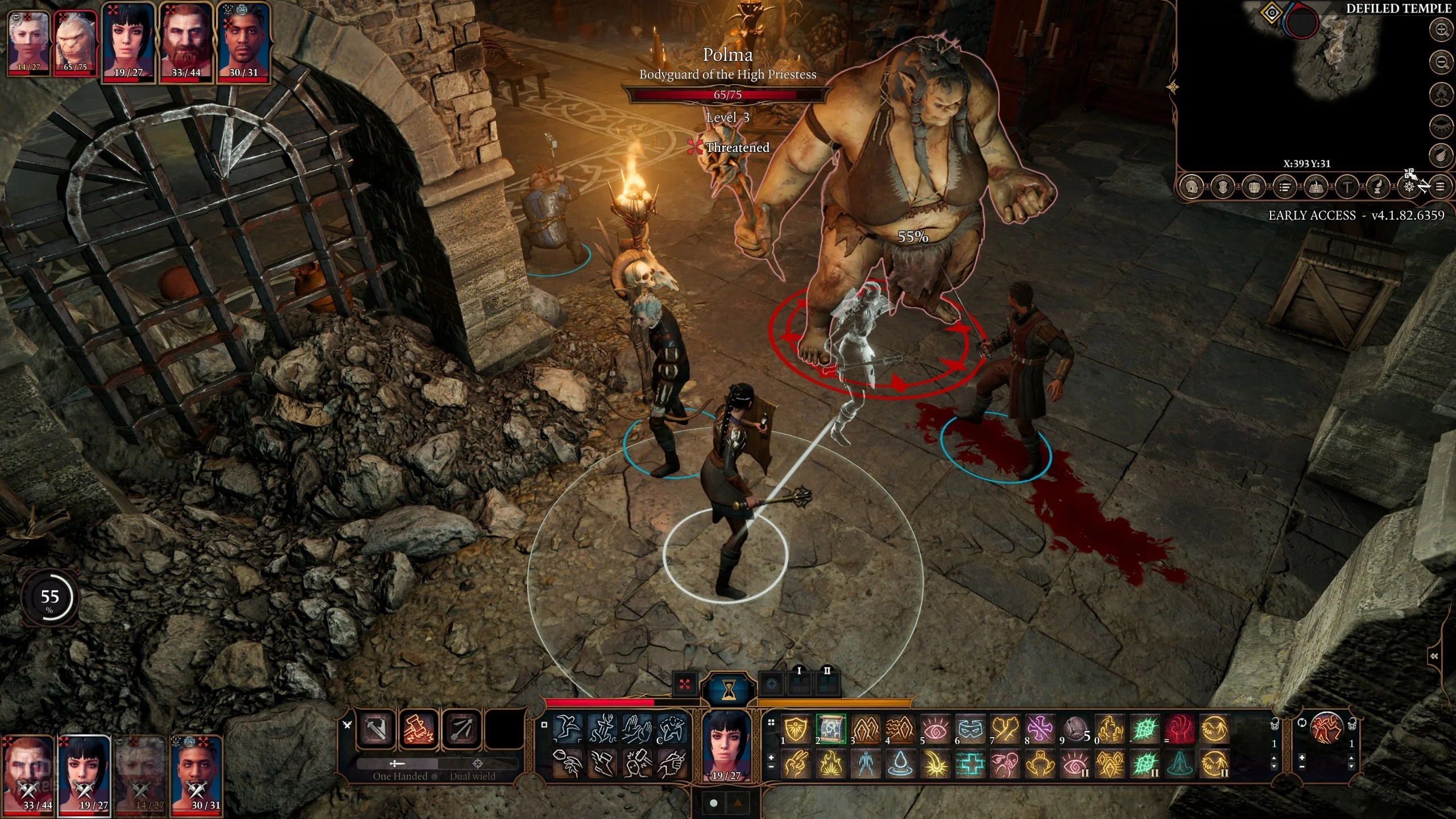Activate the Jump action icon
1456x819 pixels.
[568, 729]
